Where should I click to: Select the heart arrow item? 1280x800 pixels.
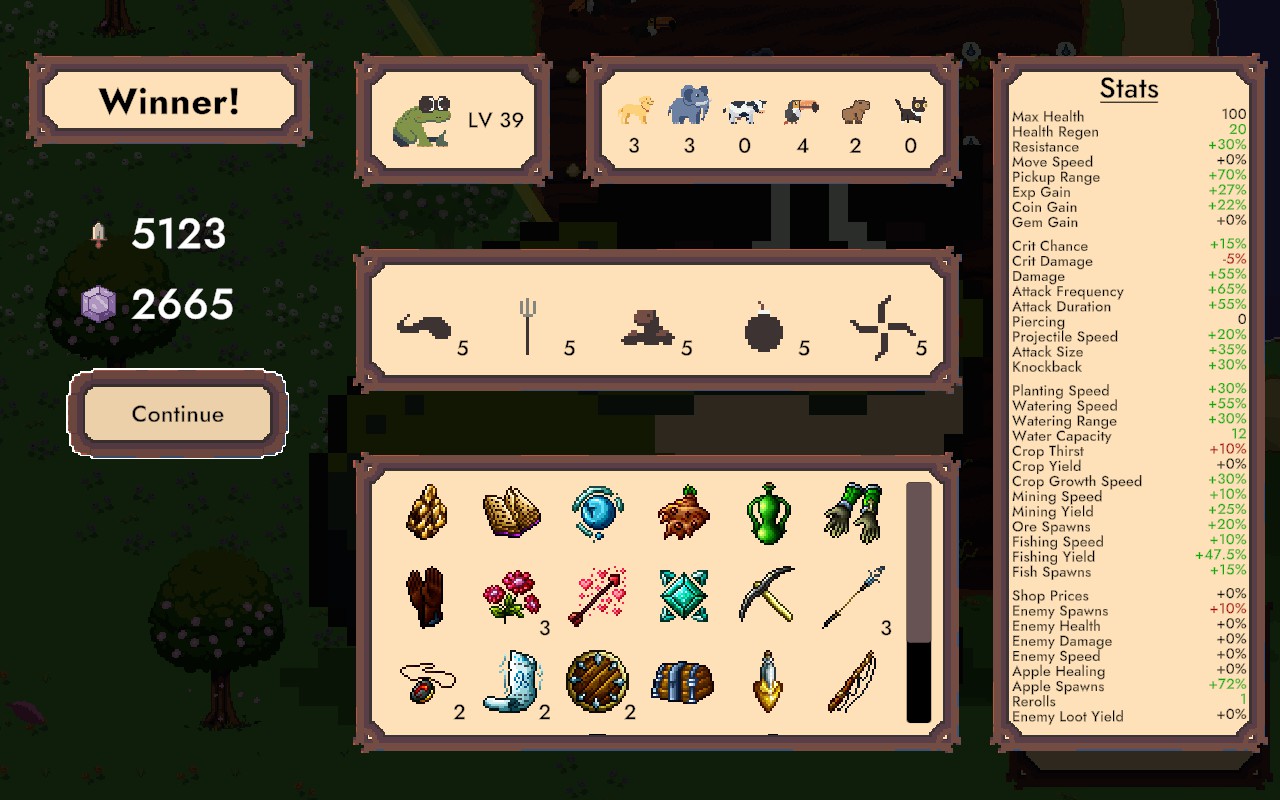tap(597, 597)
